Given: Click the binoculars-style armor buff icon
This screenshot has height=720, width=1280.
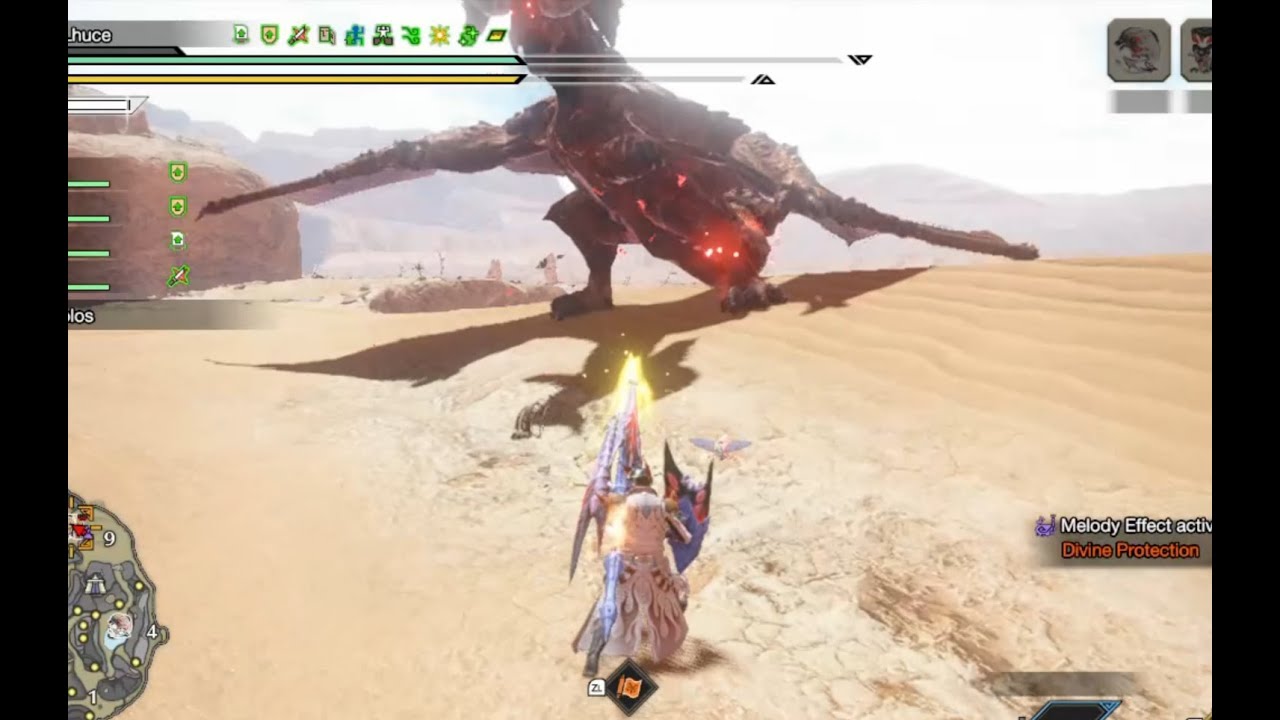Looking at the screenshot, I should (x=383, y=34).
